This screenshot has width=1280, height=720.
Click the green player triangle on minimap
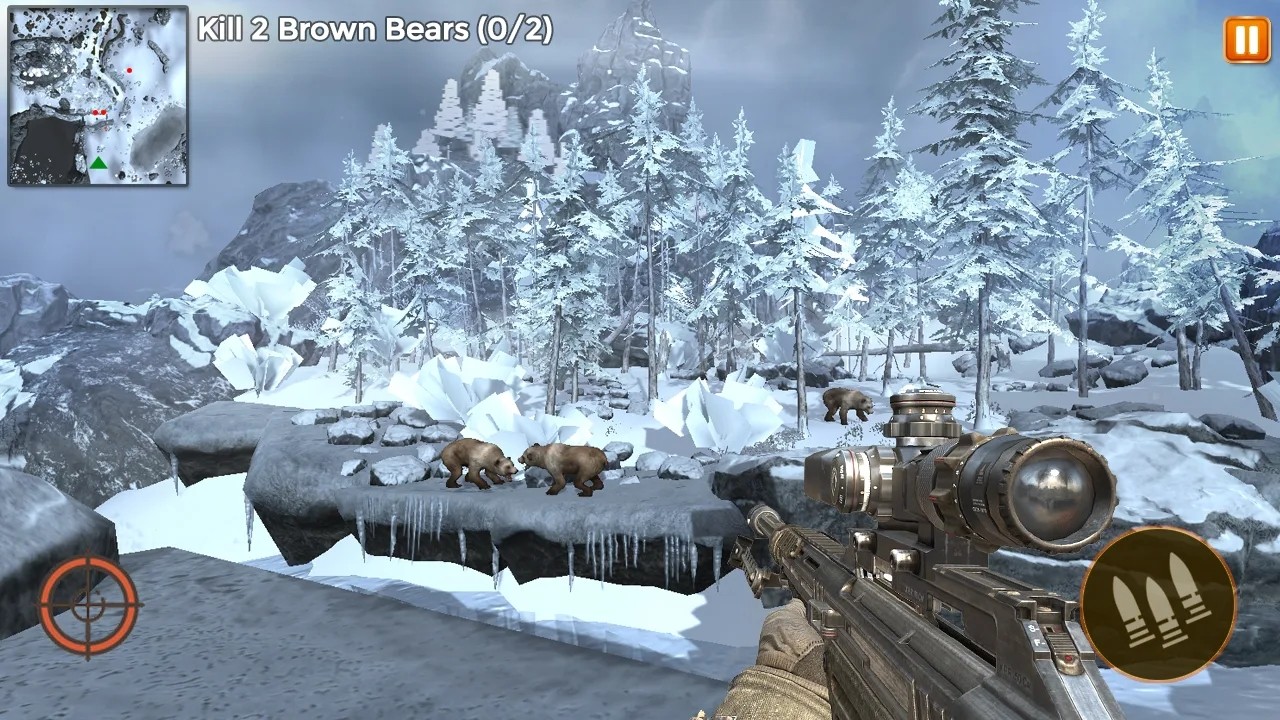[99, 163]
